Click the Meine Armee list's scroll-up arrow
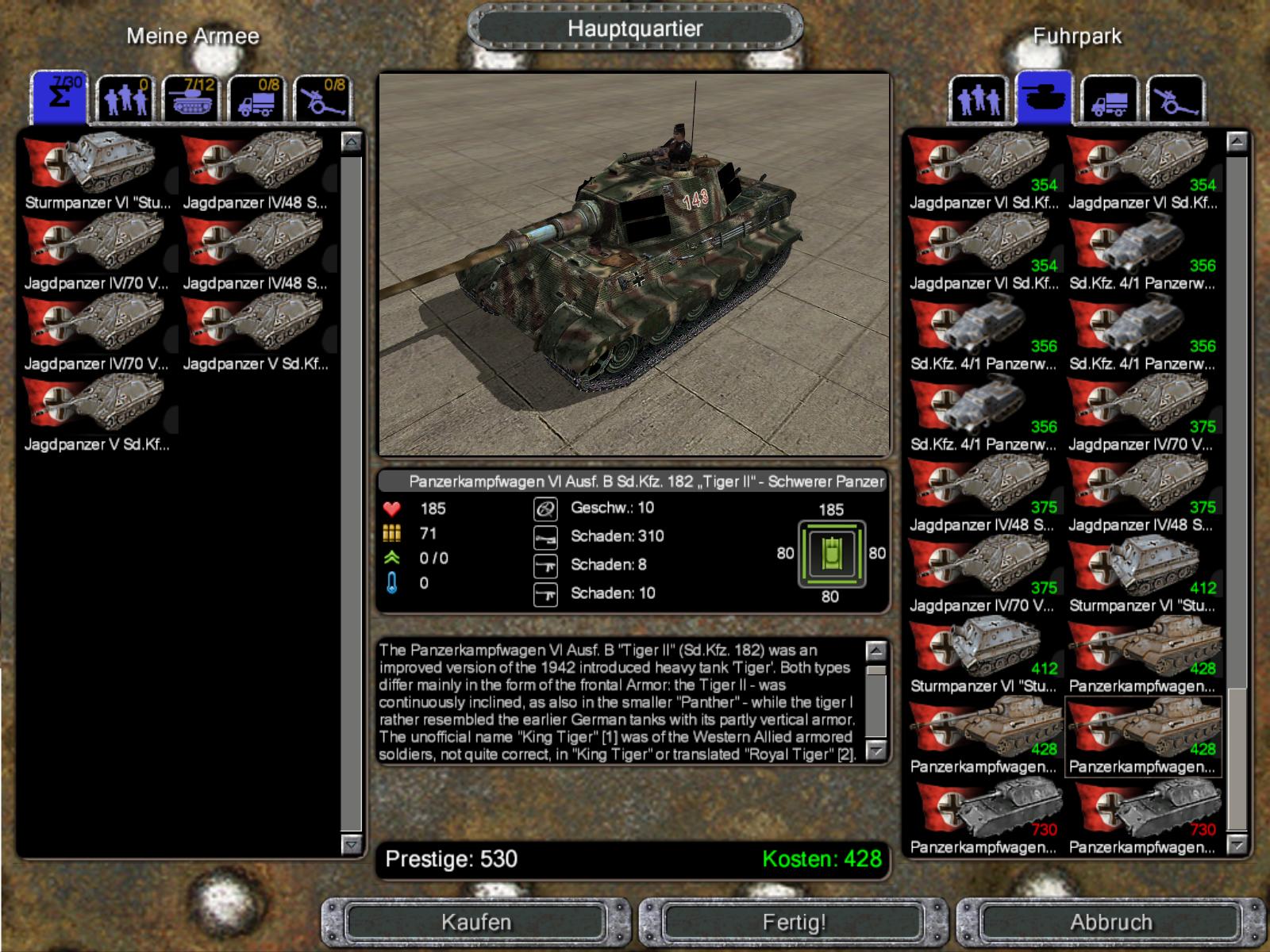Image resolution: width=1270 pixels, height=952 pixels. 351,143
